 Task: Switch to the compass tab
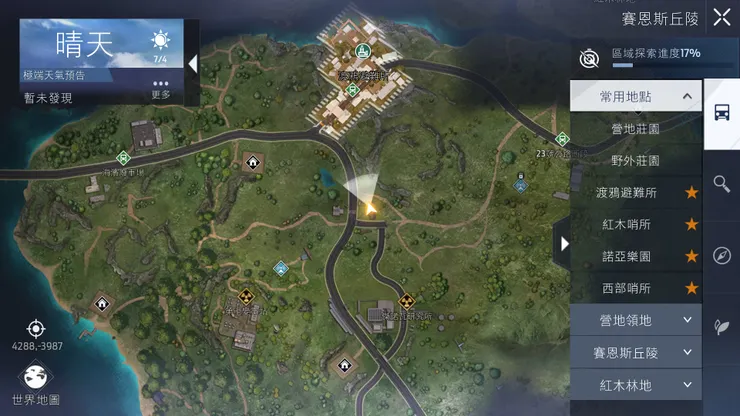coord(721,255)
